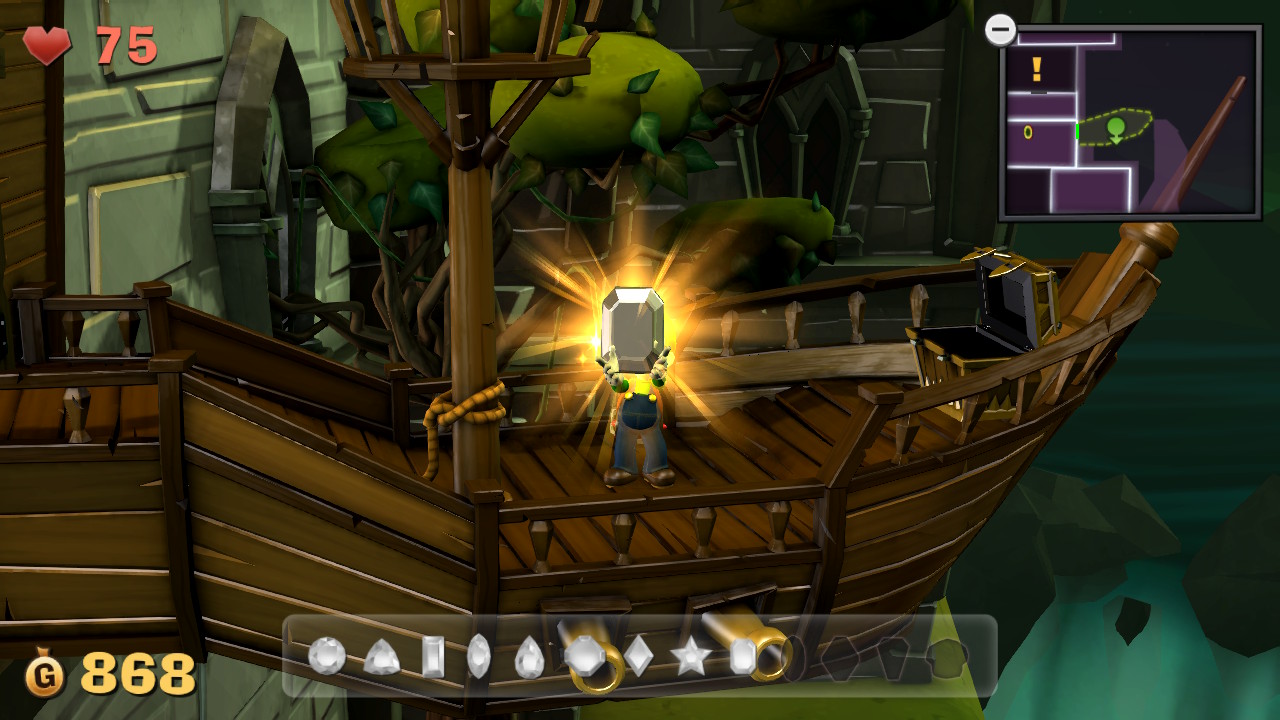This screenshot has height=720, width=1280.
Task: Click the star-shaped gem icon
Action: pos(690,657)
